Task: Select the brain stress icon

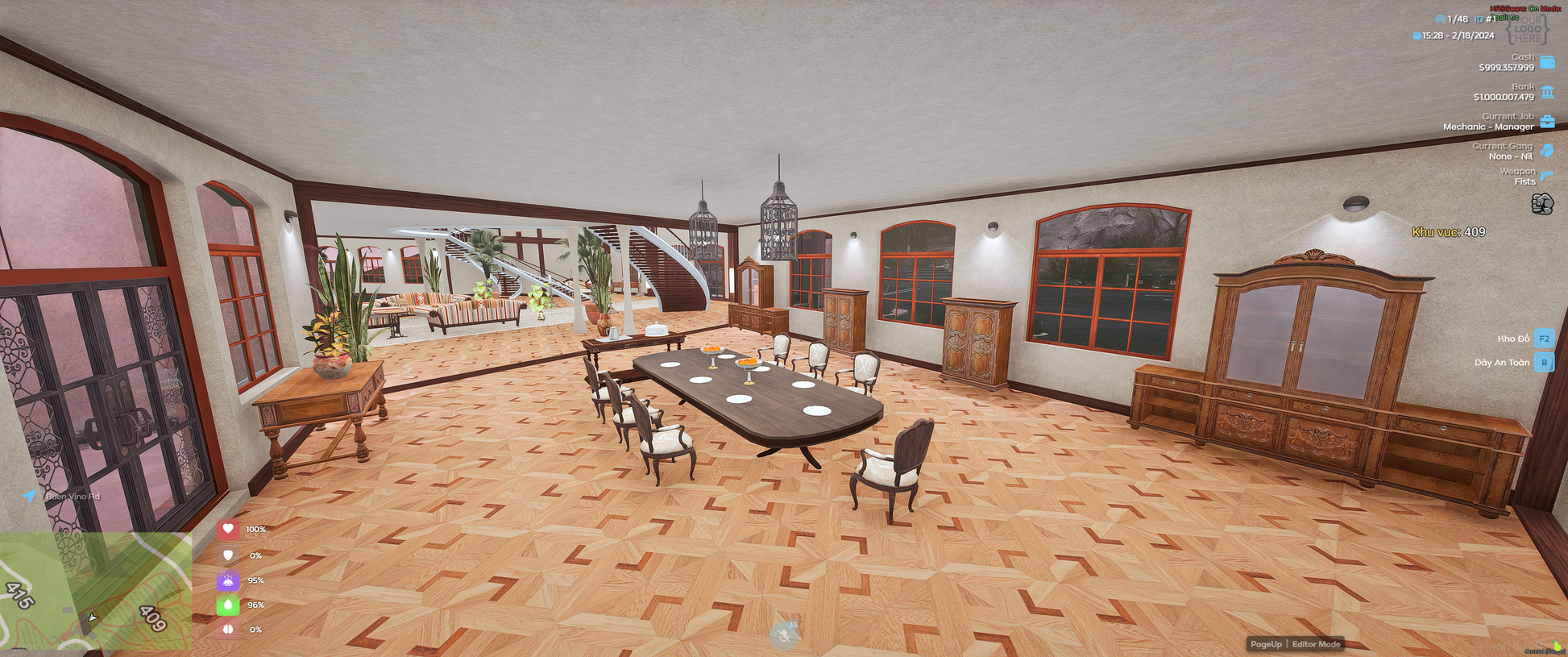Action: tap(228, 630)
